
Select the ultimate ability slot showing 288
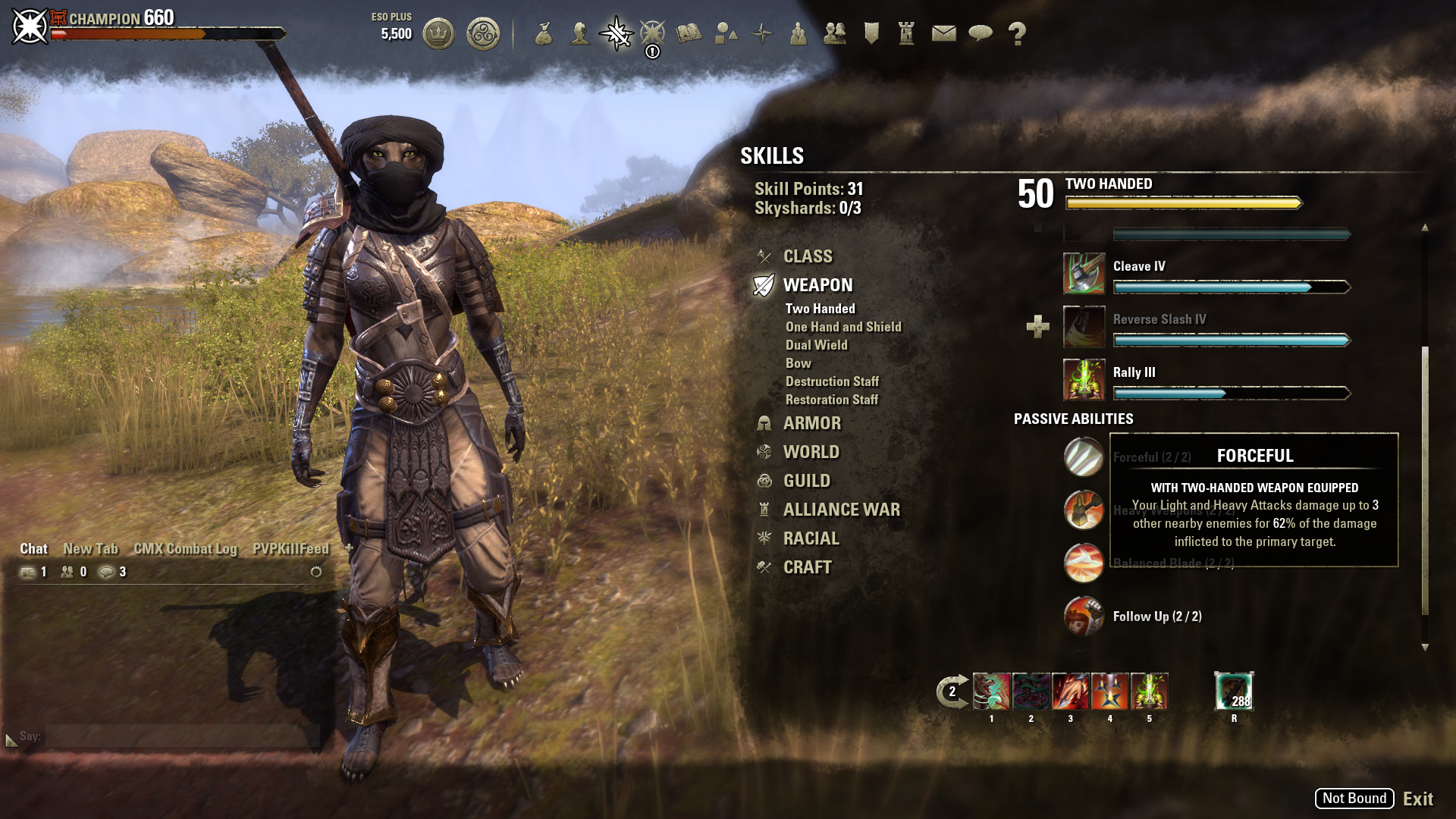1234,692
